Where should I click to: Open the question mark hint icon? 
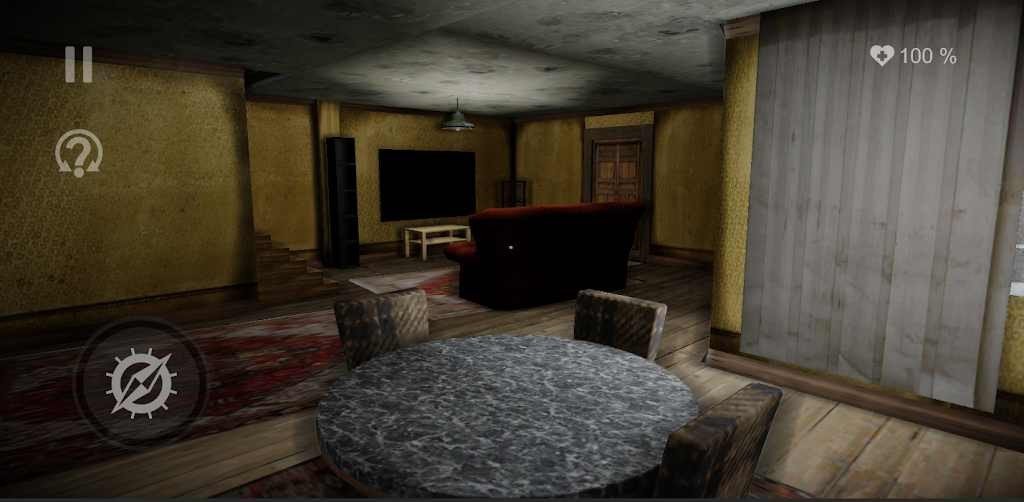[x=78, y=153]
